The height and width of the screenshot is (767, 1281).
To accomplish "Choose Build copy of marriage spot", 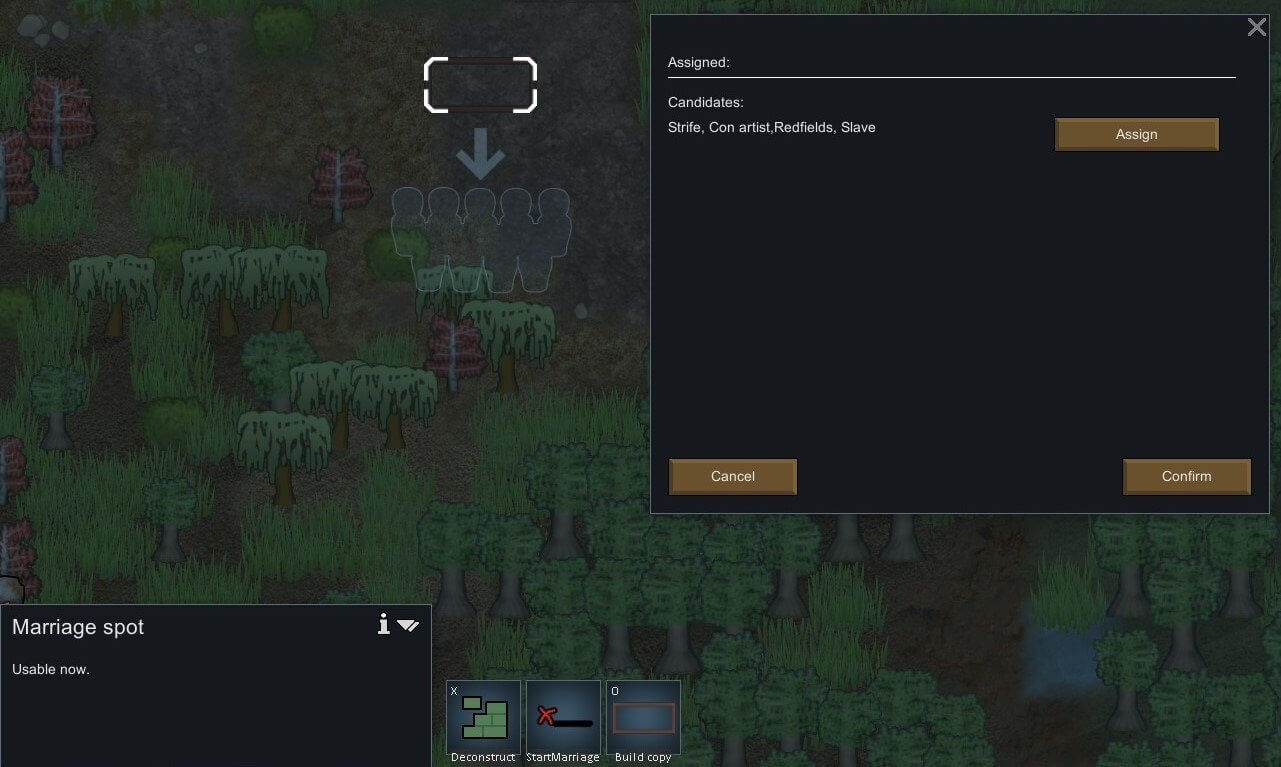I will [x=643, y=717].
